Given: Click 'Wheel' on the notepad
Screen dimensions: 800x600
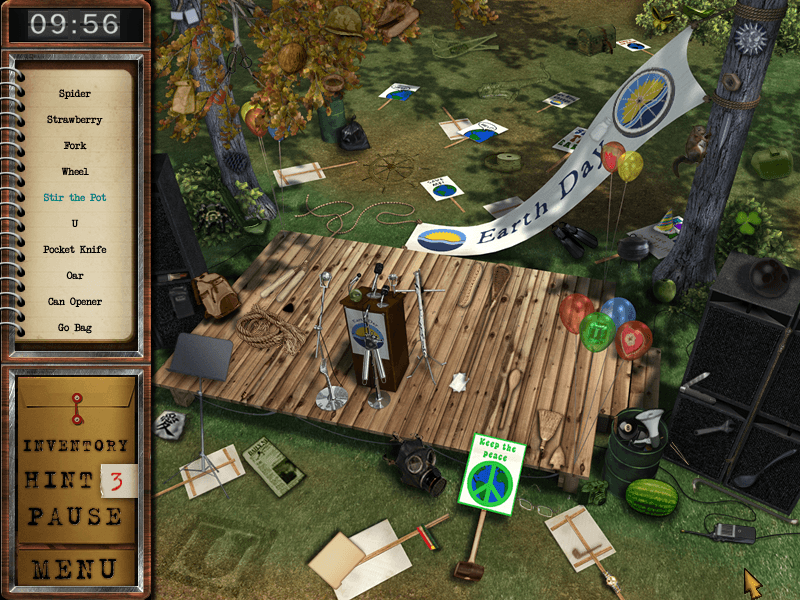Looking at the screenshot, I should 75,172.
